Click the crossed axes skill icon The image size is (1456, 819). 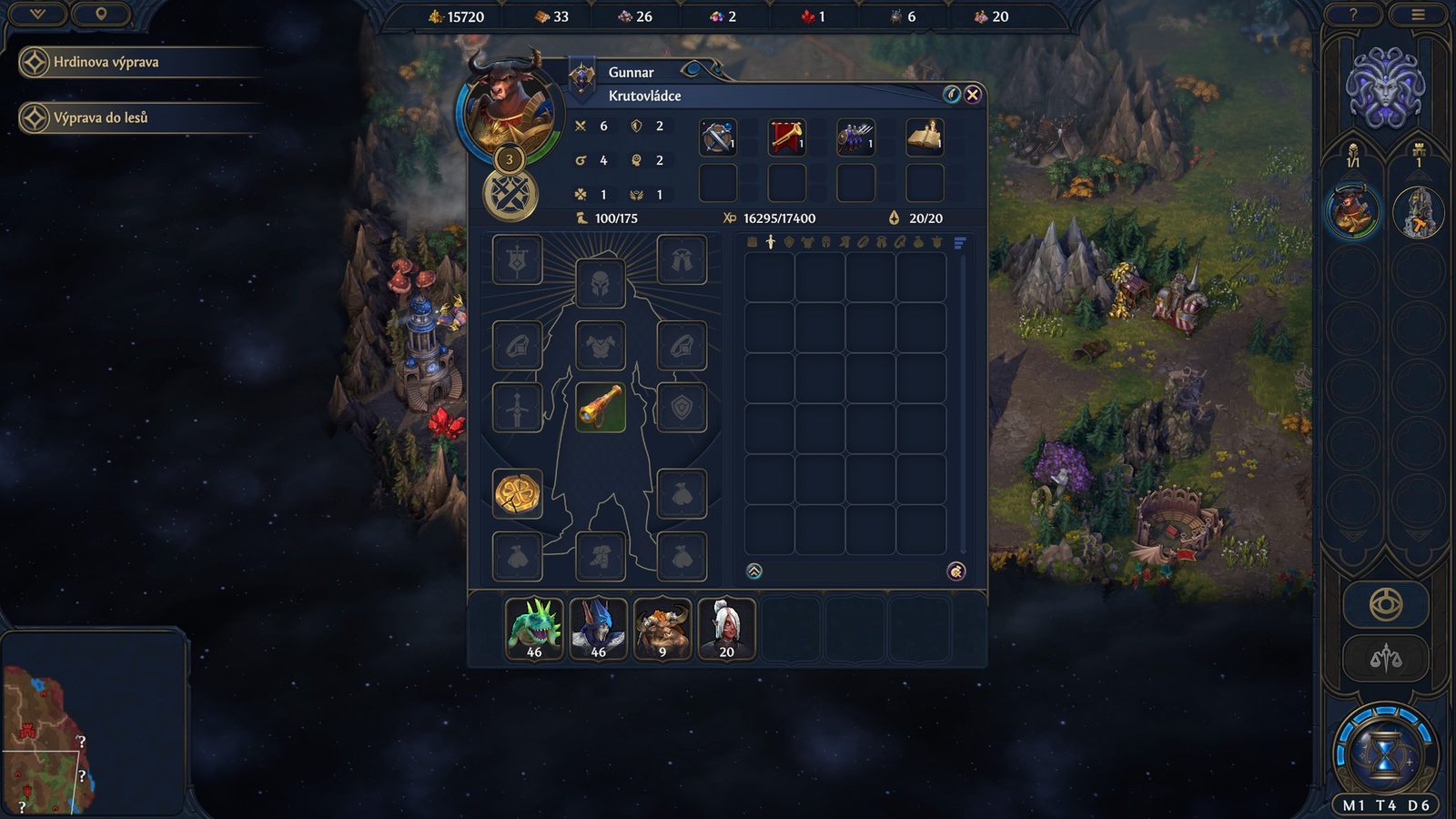718,137
